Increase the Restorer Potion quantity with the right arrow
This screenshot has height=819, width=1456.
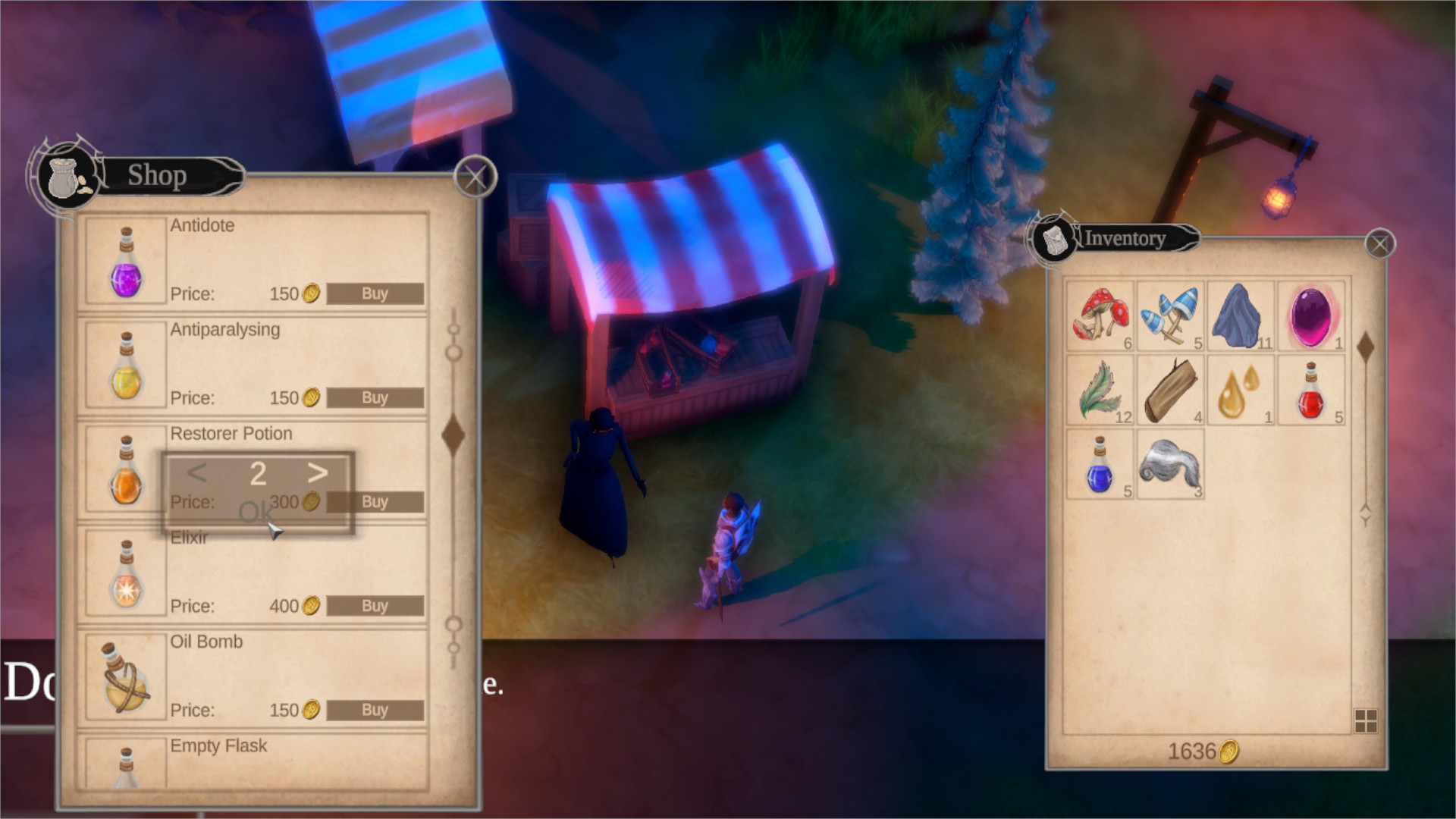[x=319, y=474]
